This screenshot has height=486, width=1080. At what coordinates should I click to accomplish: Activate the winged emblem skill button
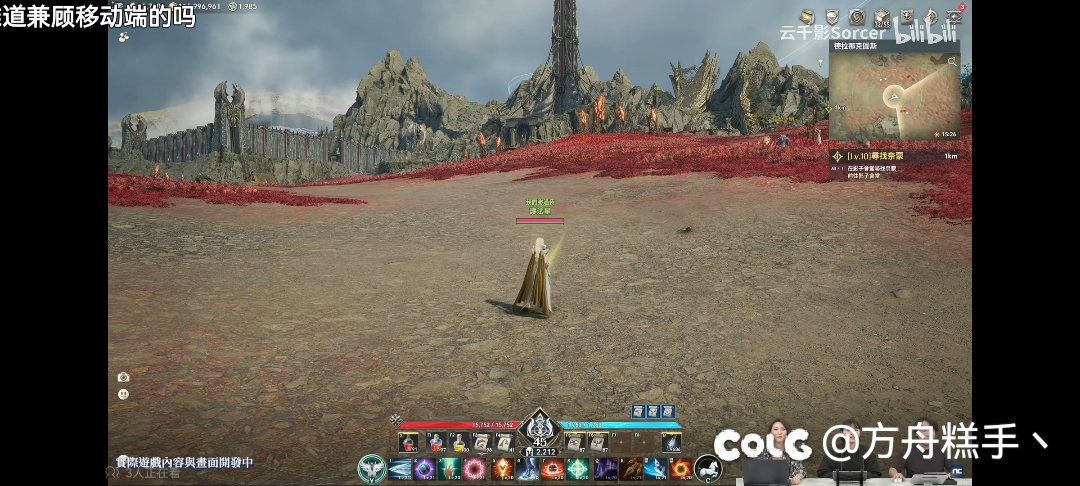point(372,468)
